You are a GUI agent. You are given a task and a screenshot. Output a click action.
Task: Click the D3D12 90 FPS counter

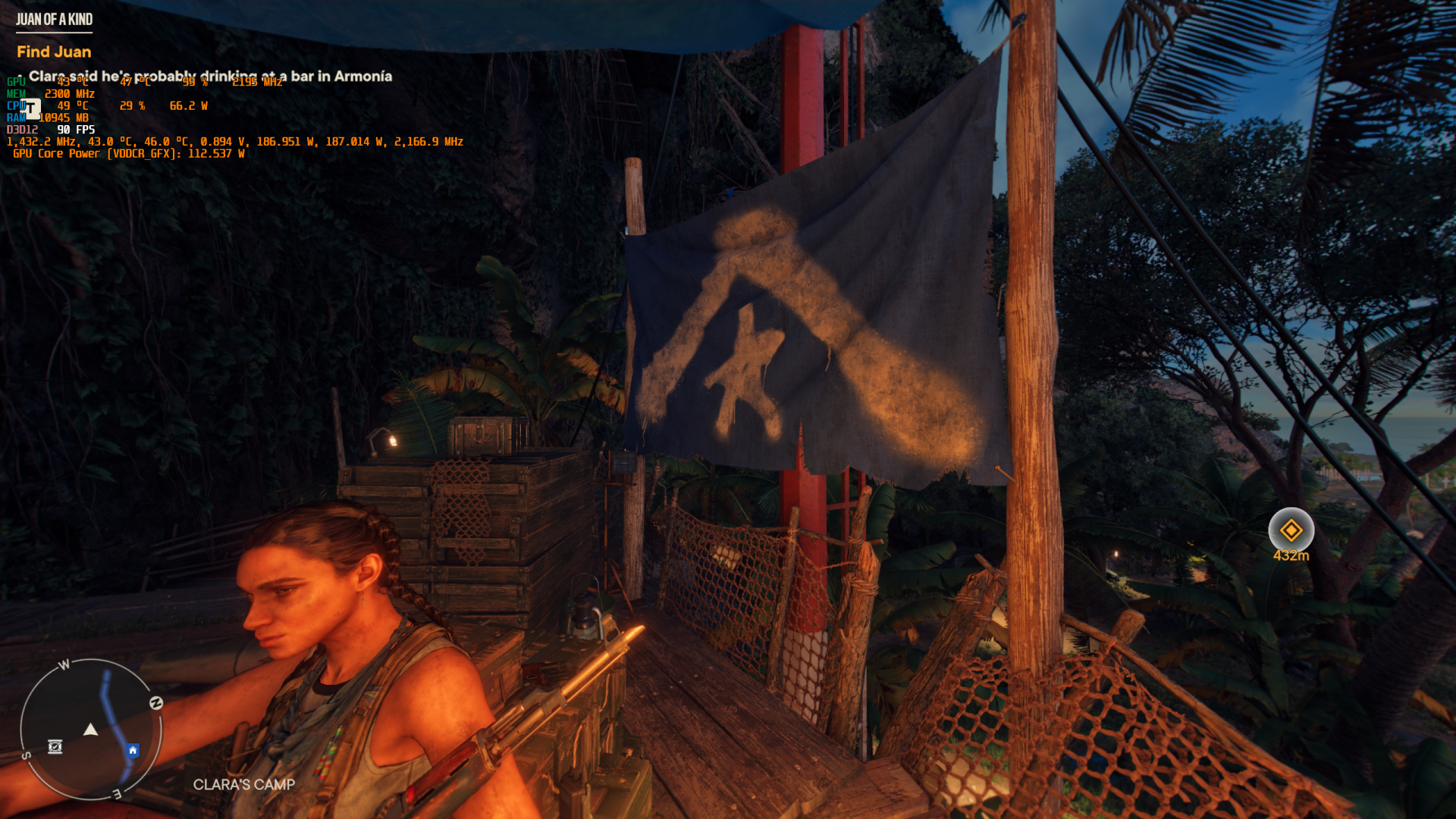click(x=50, y=129)
